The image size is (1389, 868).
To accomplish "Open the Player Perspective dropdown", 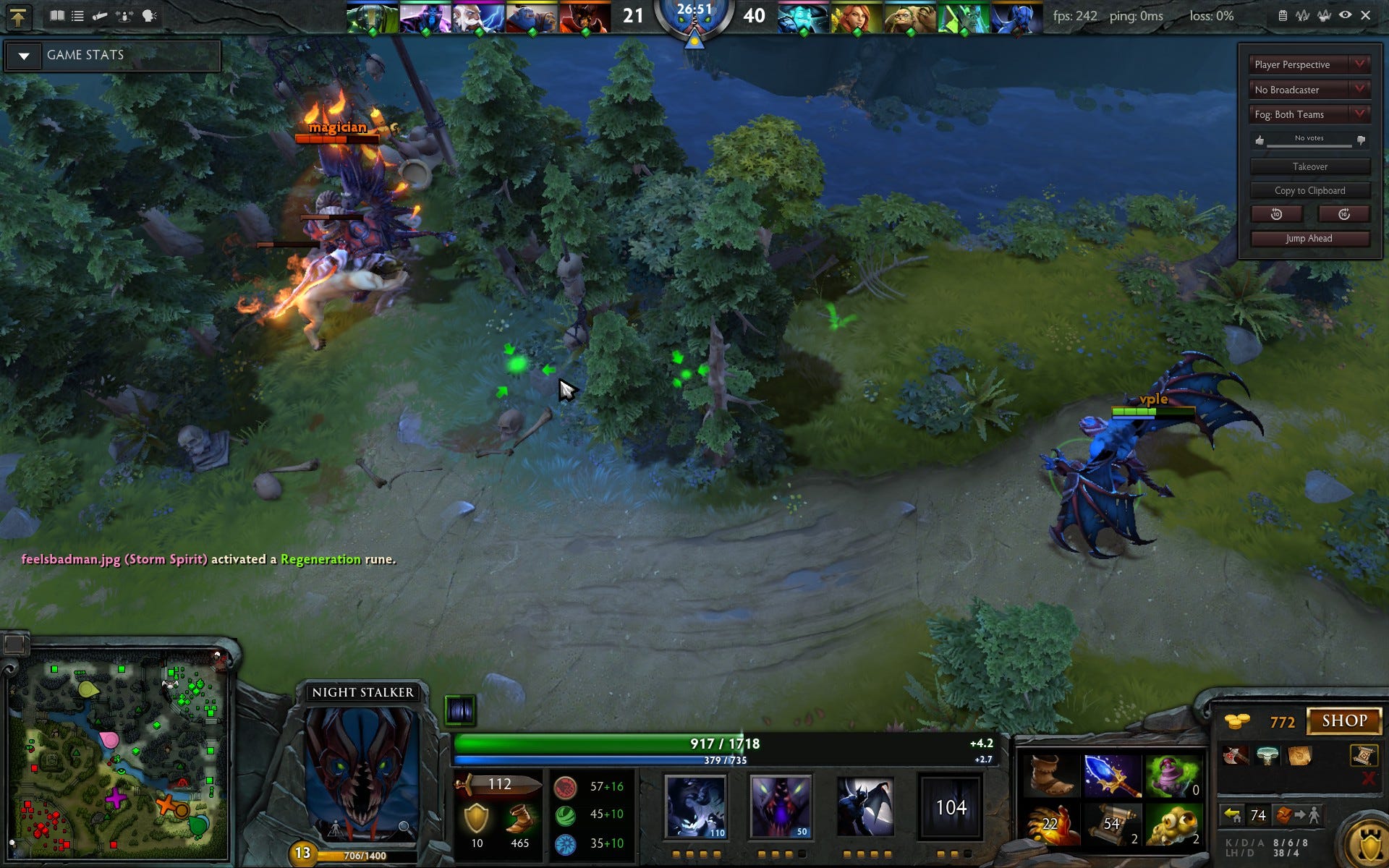I will tap(1309, 64).
